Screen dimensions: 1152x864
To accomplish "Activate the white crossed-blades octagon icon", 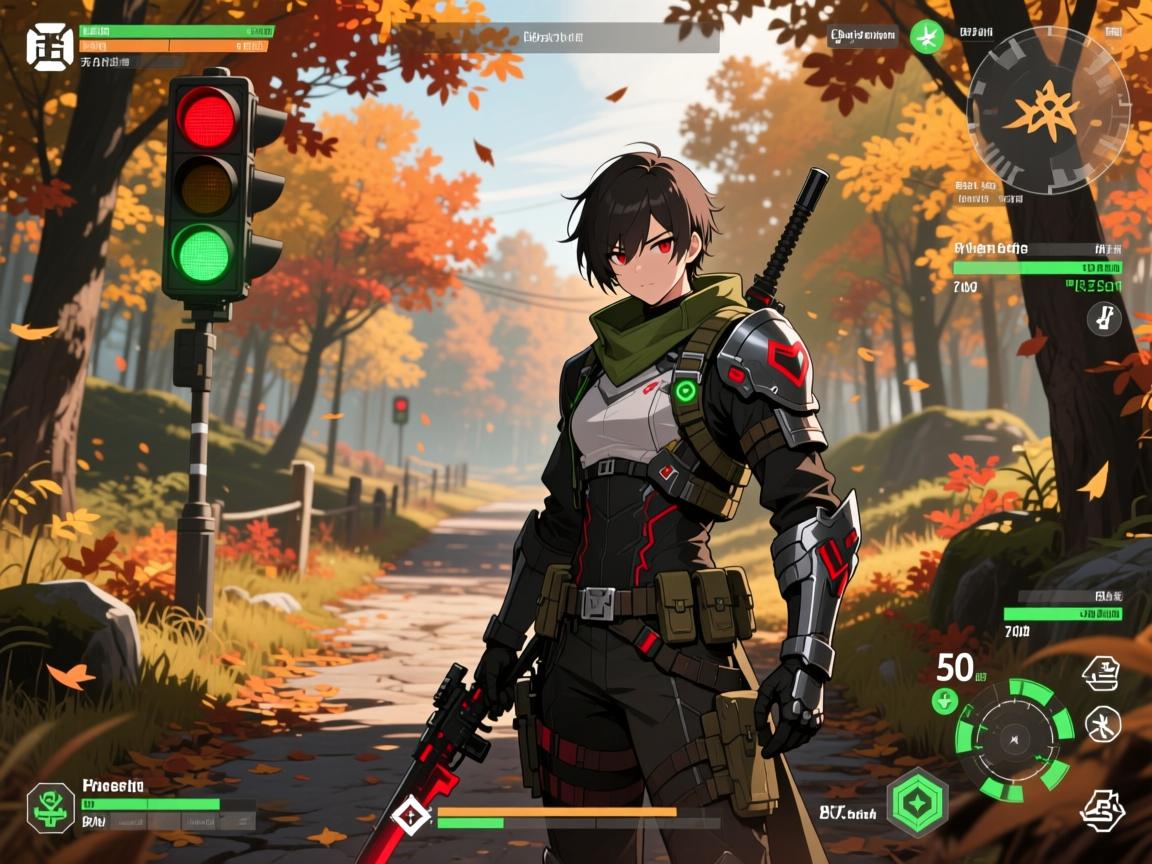I will pyautogui.click(x=1103, y=723).
